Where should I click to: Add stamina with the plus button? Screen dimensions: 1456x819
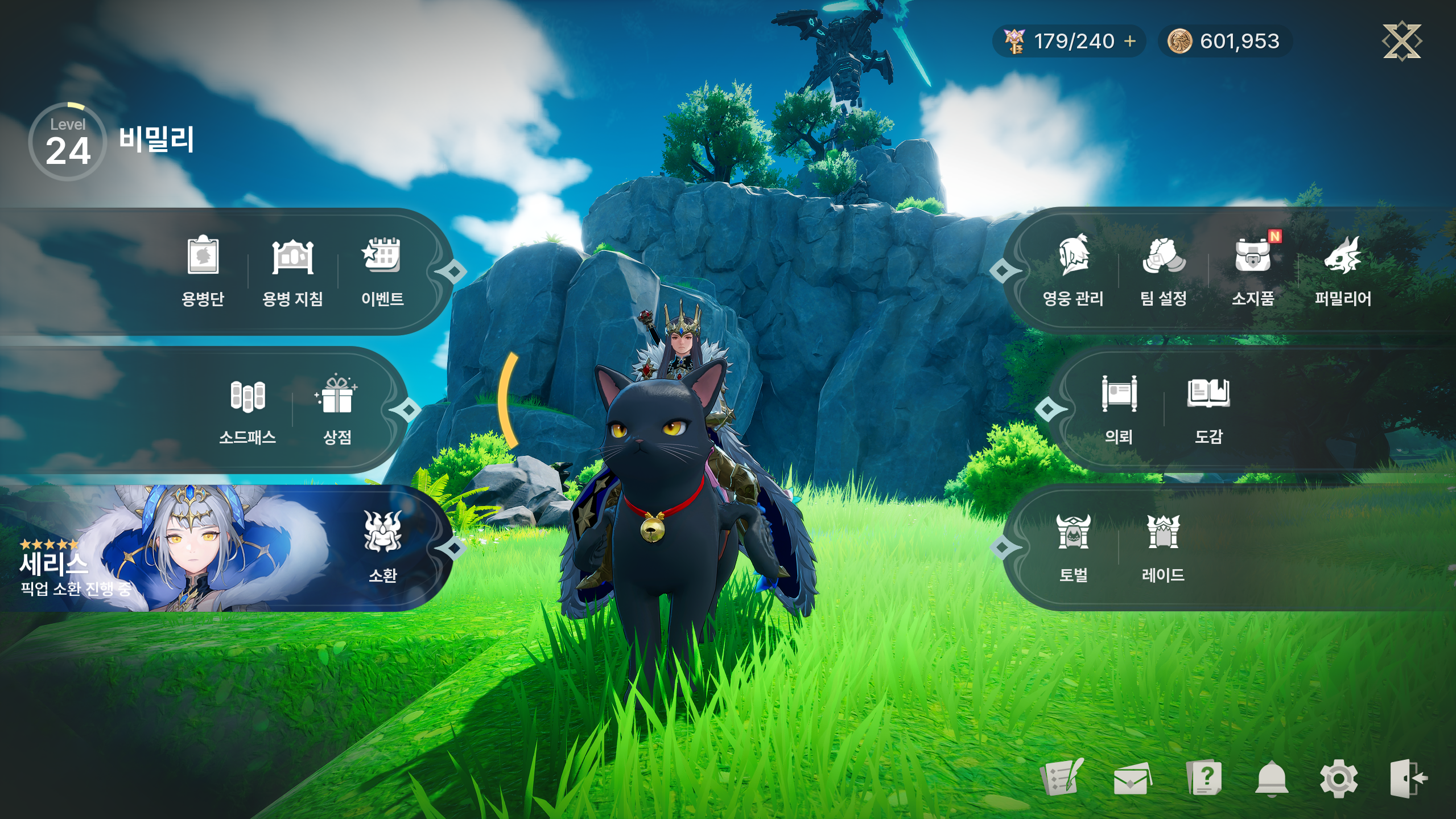[x=1130, y=41]
